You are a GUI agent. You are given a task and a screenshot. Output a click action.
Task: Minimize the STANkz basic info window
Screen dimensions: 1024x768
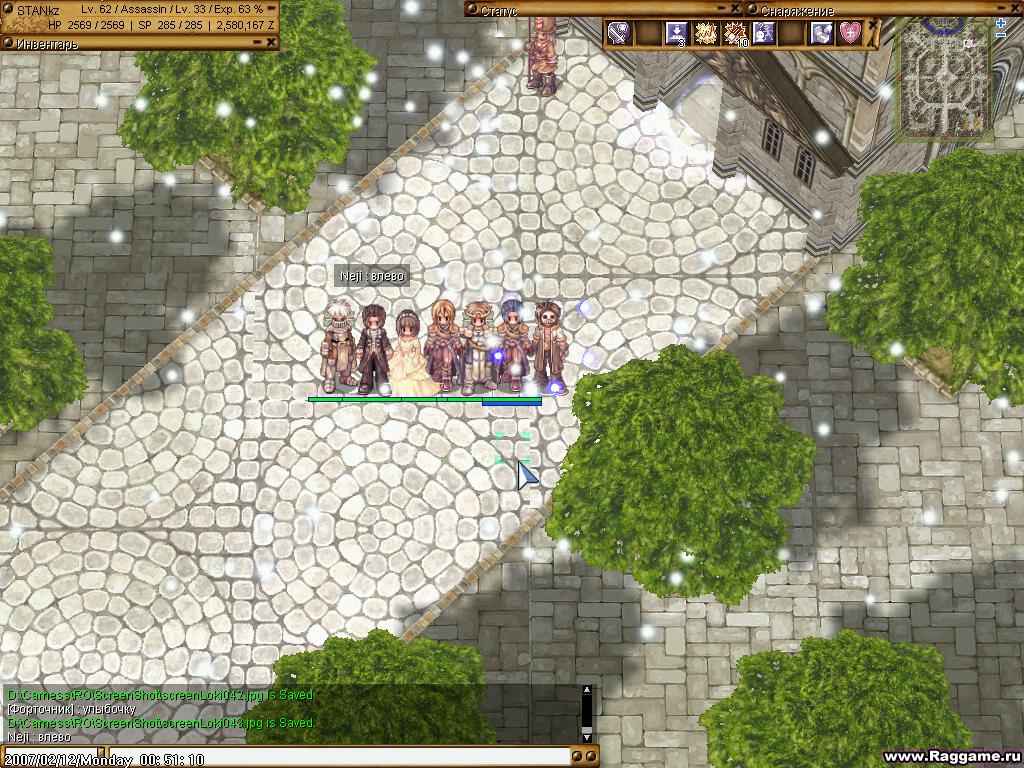pos(271,9)
